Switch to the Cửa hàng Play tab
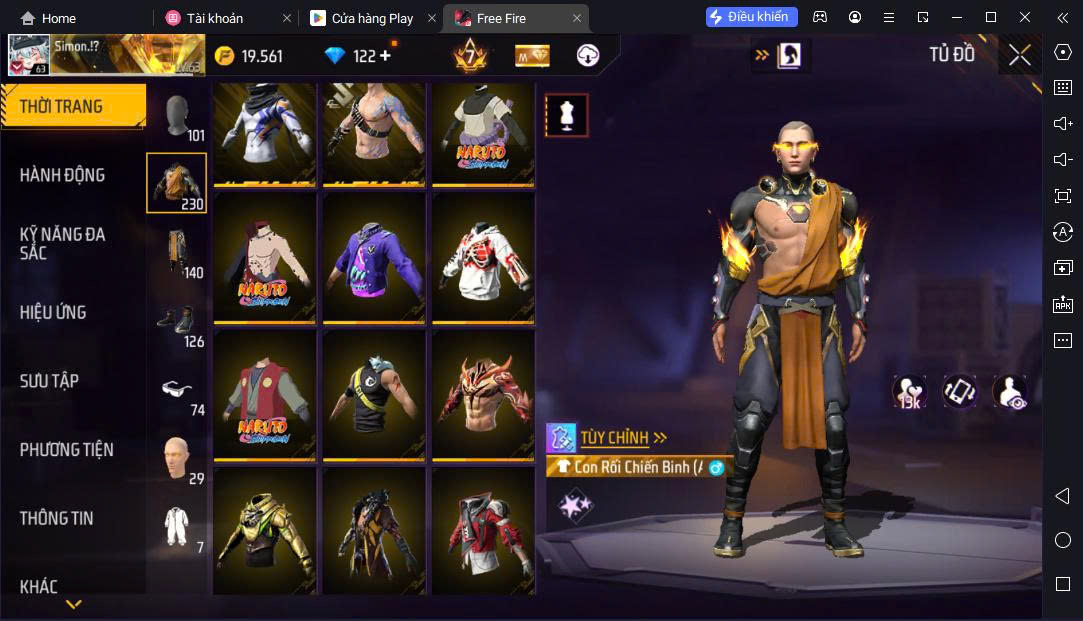This screenshot has height=621, width=1083. click(372, 18)
